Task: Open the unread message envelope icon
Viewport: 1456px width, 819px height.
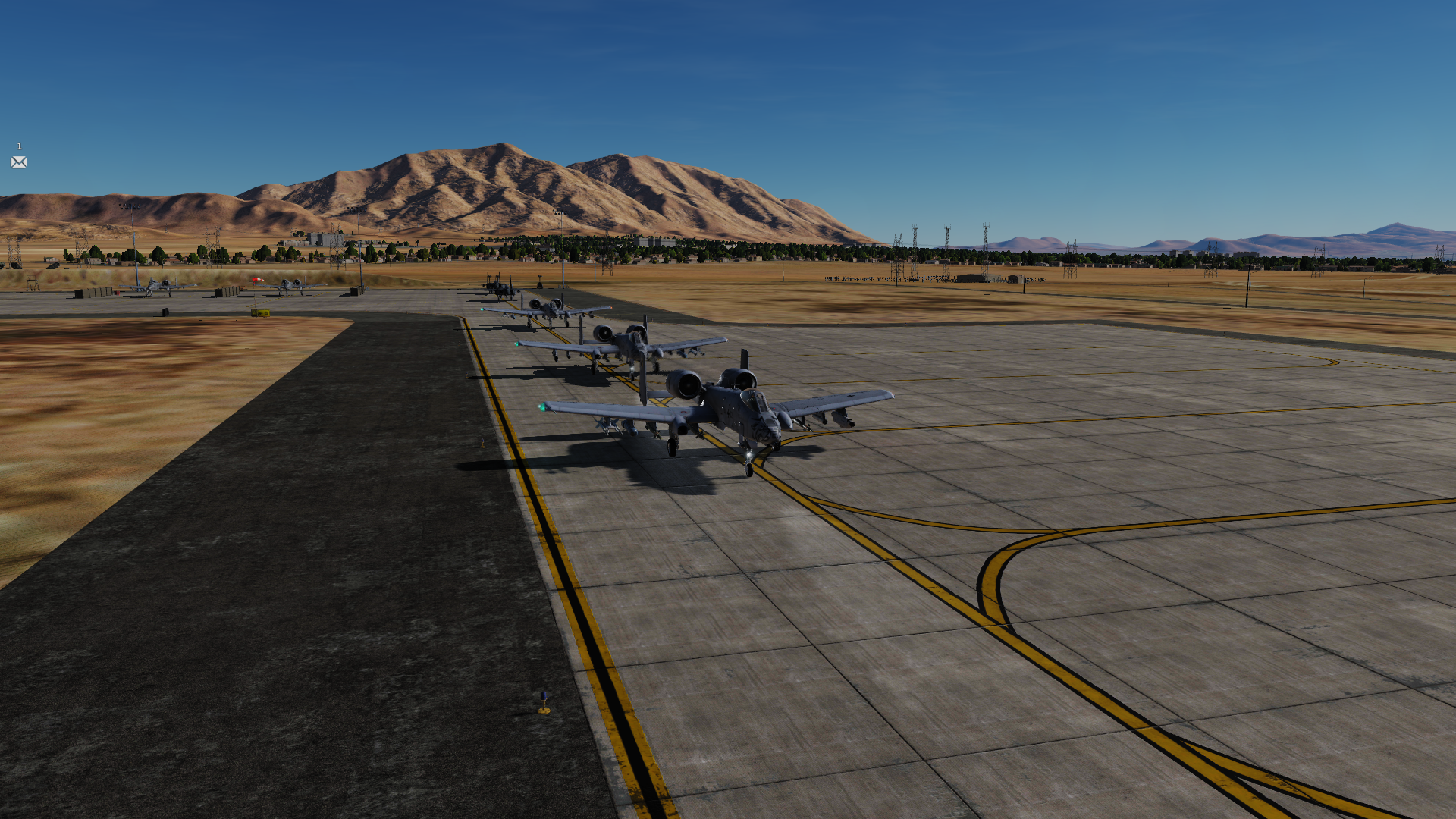Action: [19, 162]
